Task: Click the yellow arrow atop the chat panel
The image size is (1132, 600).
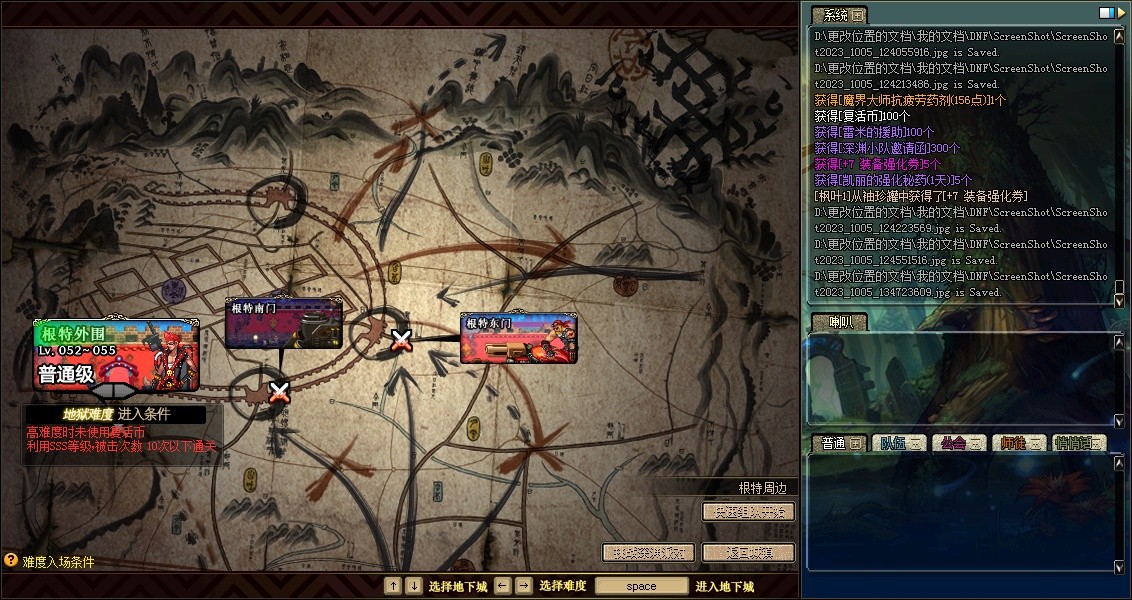Action: pyautogui.click(x=1121, y=13)
